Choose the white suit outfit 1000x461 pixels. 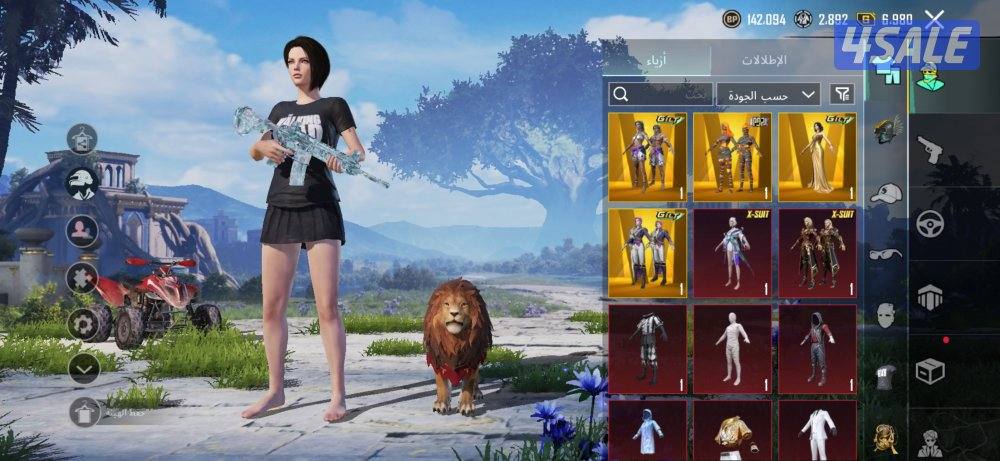tap(817, 431)
